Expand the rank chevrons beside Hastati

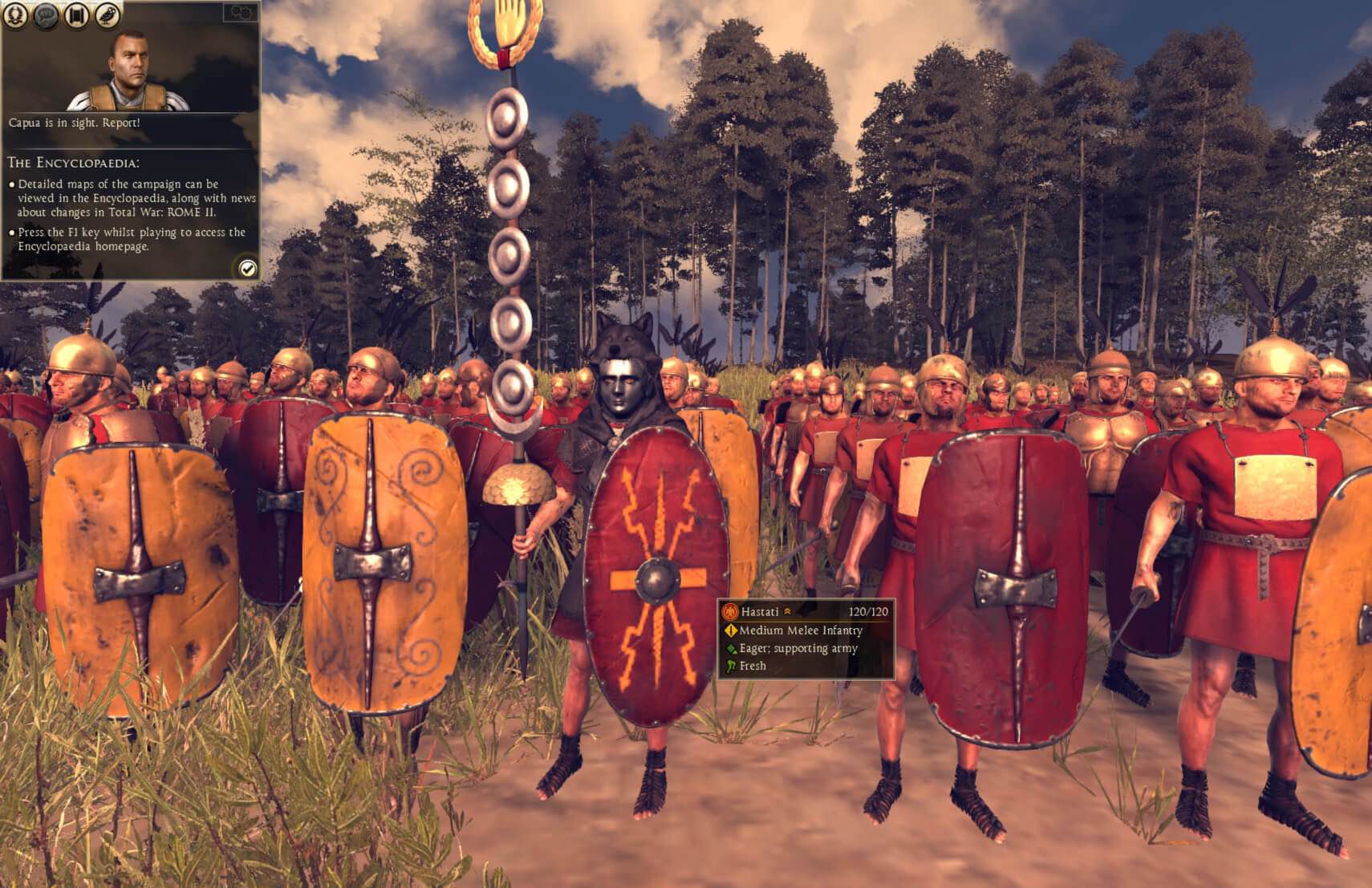[x=786, y=611]
